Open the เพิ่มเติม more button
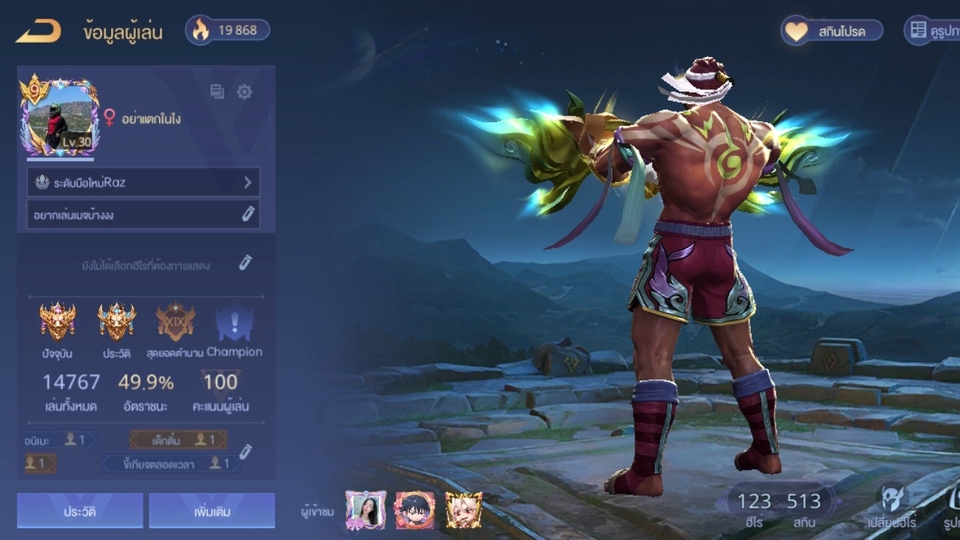The width and height of the screenshot is (960, 540). (212, 510)
